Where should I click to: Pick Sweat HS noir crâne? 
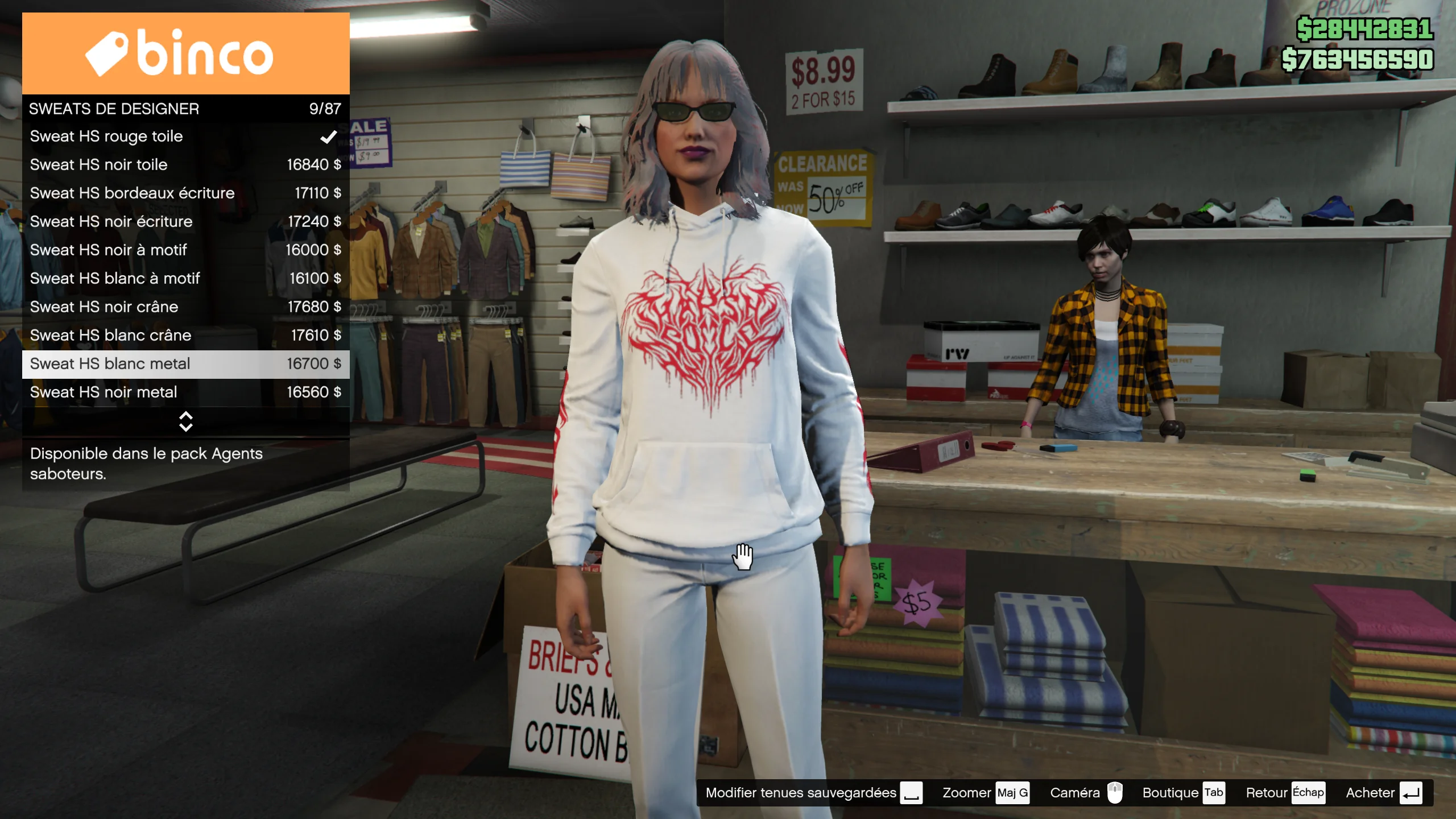(185, 307)
